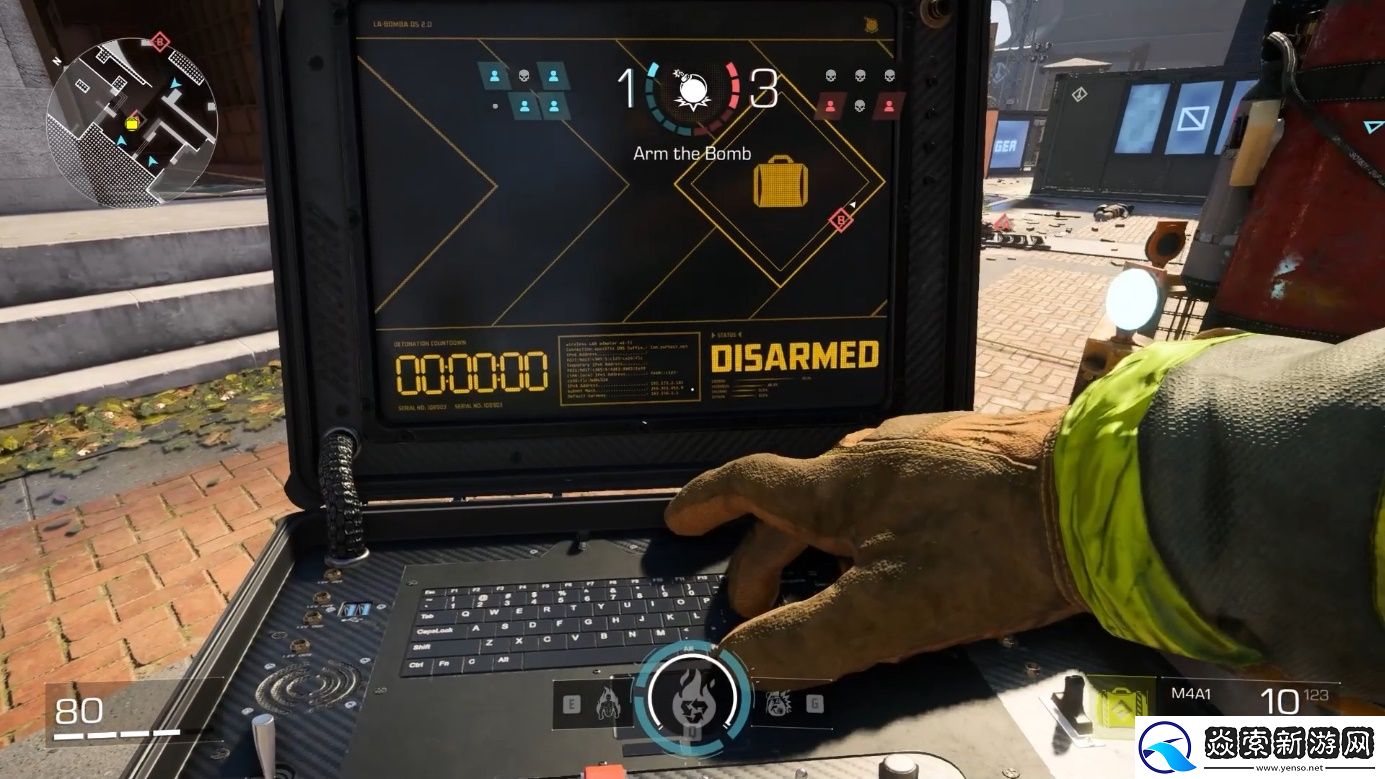Click the bomb icon between the scores
1385x779 pixels.
(691, 91)
